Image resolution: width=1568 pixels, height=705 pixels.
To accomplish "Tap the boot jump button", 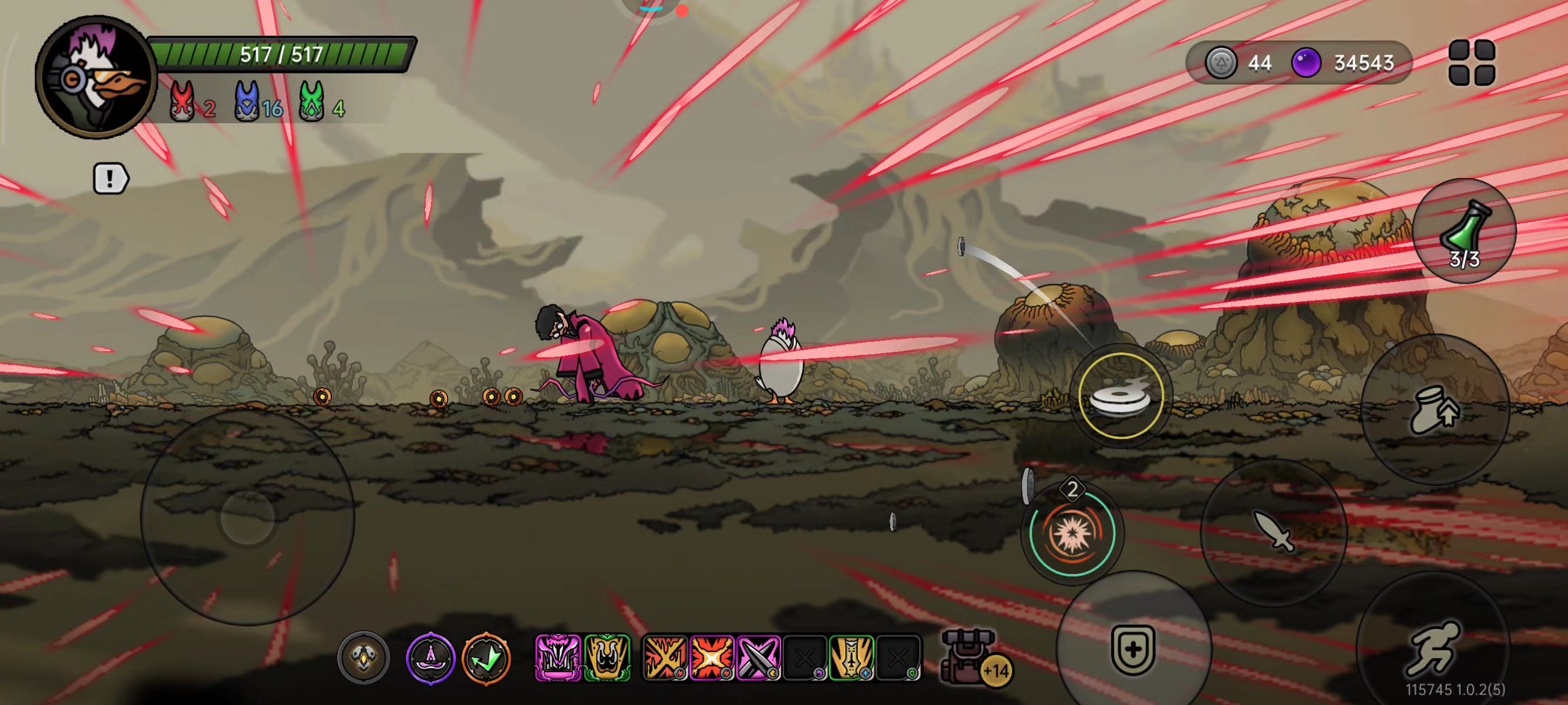I will [x=1434, y=409].
